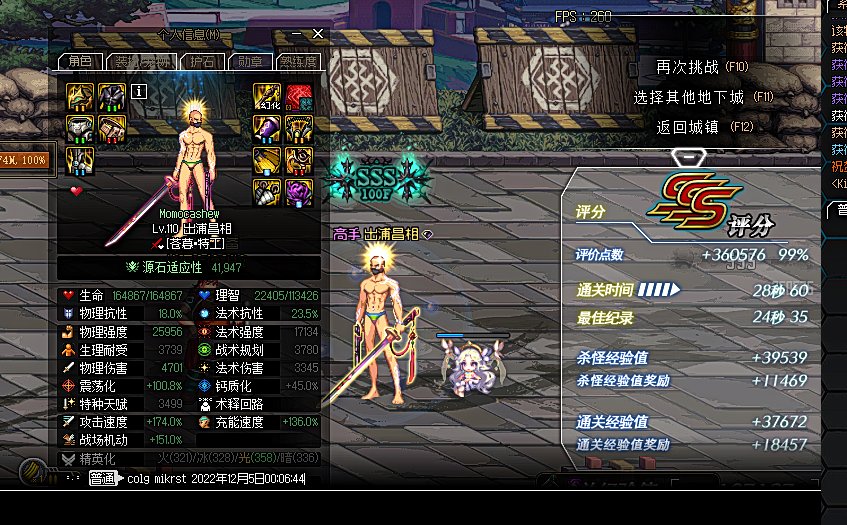Click the 源石适应性 rating bar
The height and width of the screenshot is (525, 847).
tap(189, 268)
